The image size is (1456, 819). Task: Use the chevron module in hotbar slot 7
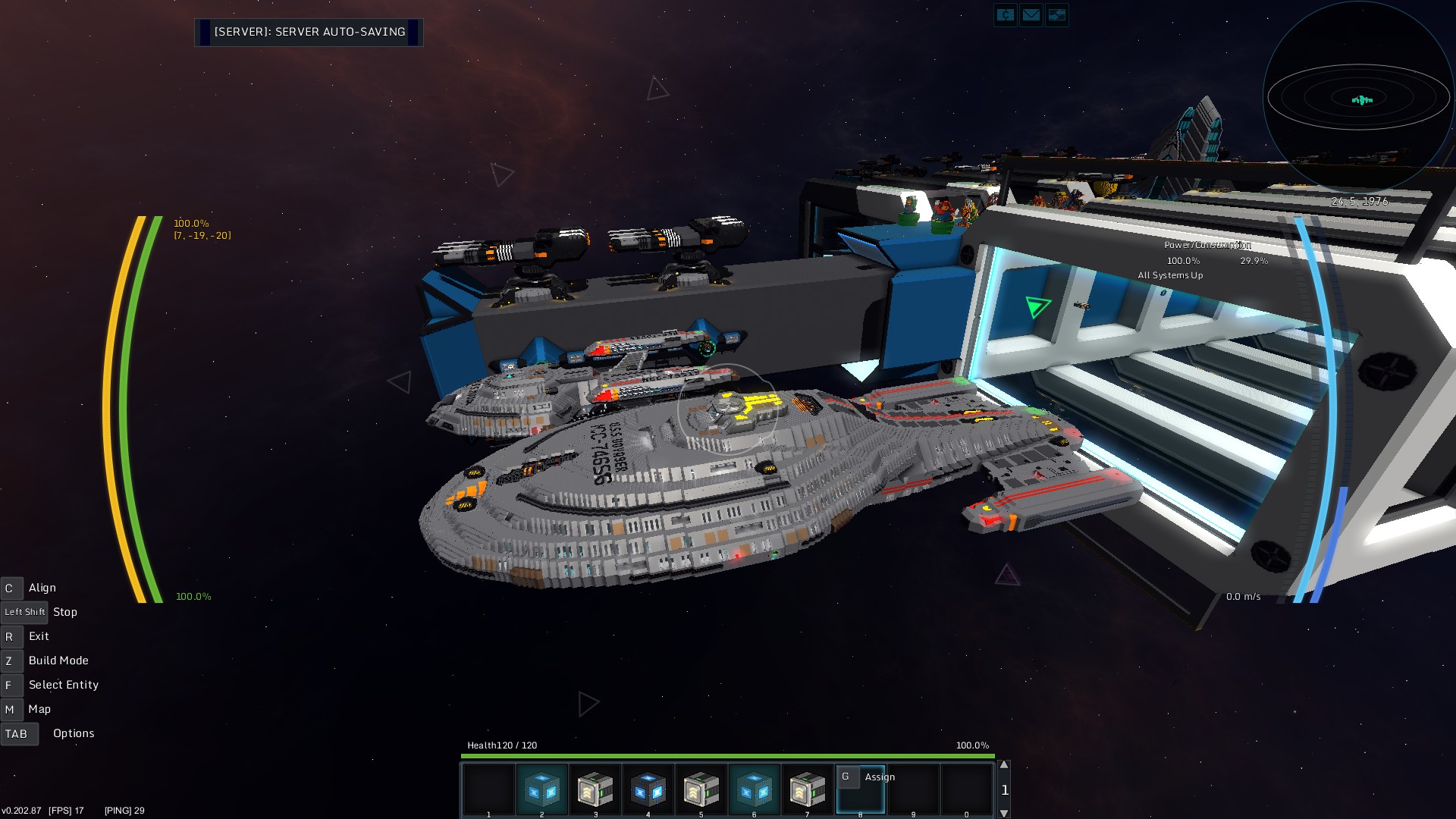(807, 789)
